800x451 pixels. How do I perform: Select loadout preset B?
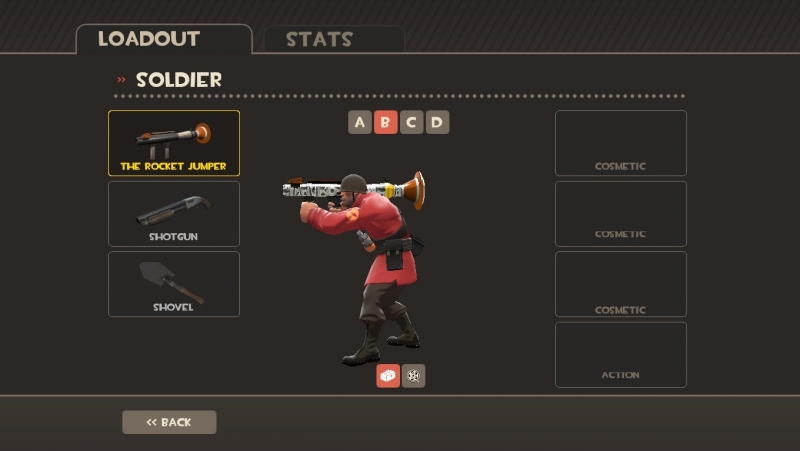point(386,123)
